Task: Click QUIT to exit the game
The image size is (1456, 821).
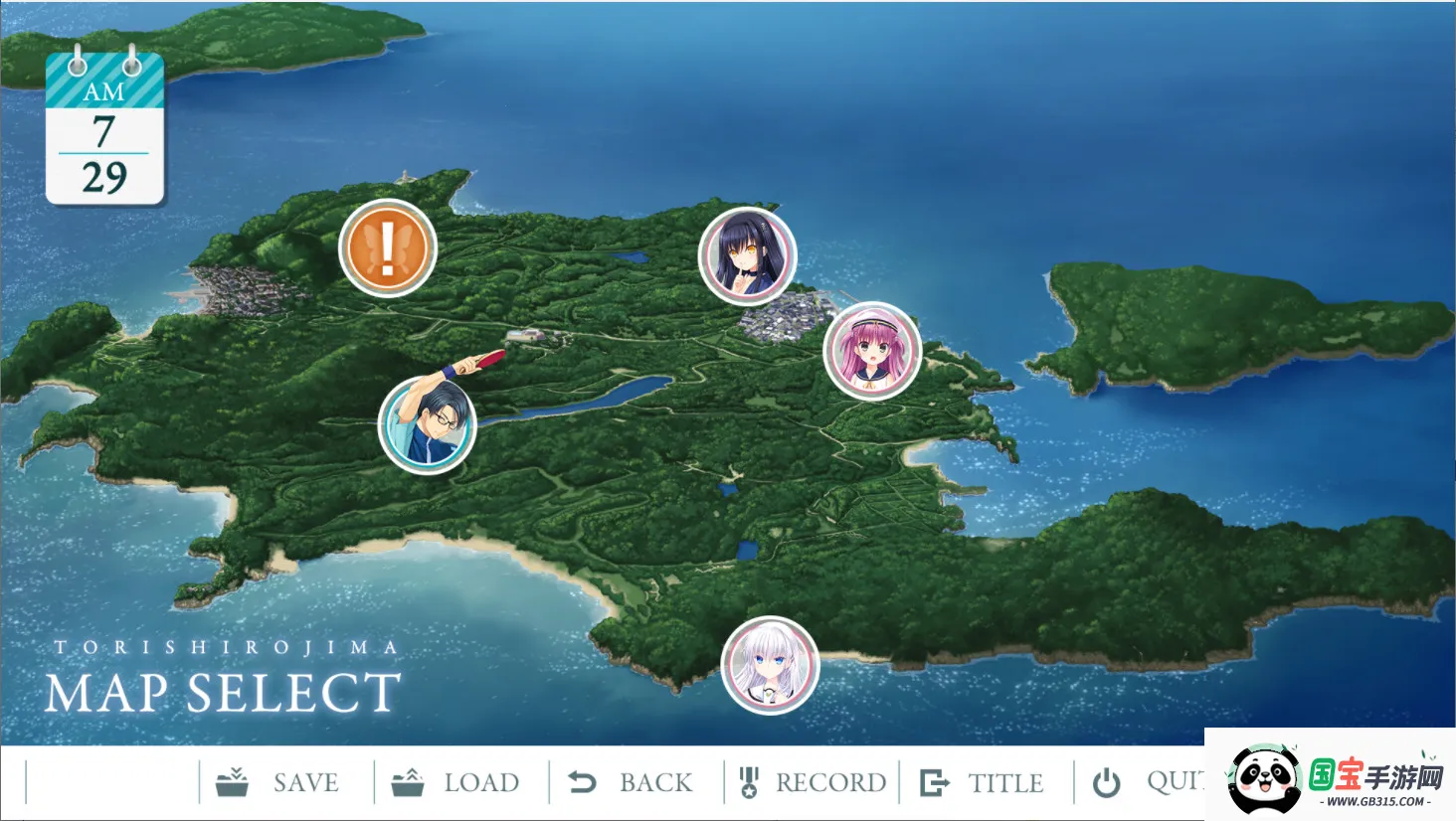Action: tap(1179, 783)
